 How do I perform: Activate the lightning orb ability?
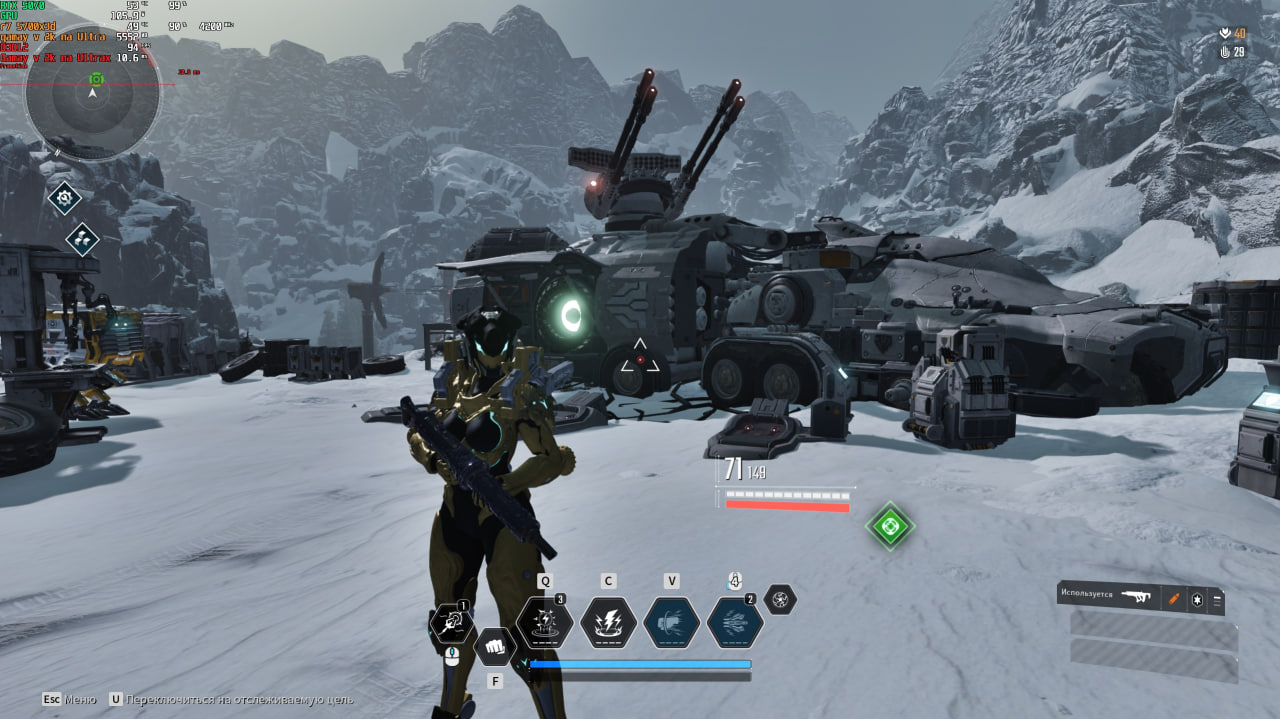[545, 623]
